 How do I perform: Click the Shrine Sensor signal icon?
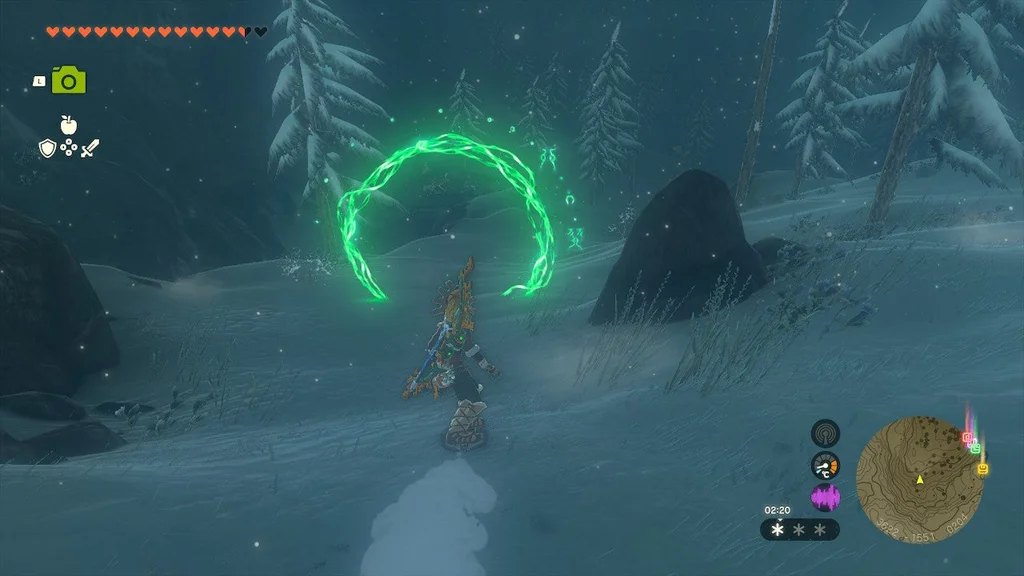(825, 433)
